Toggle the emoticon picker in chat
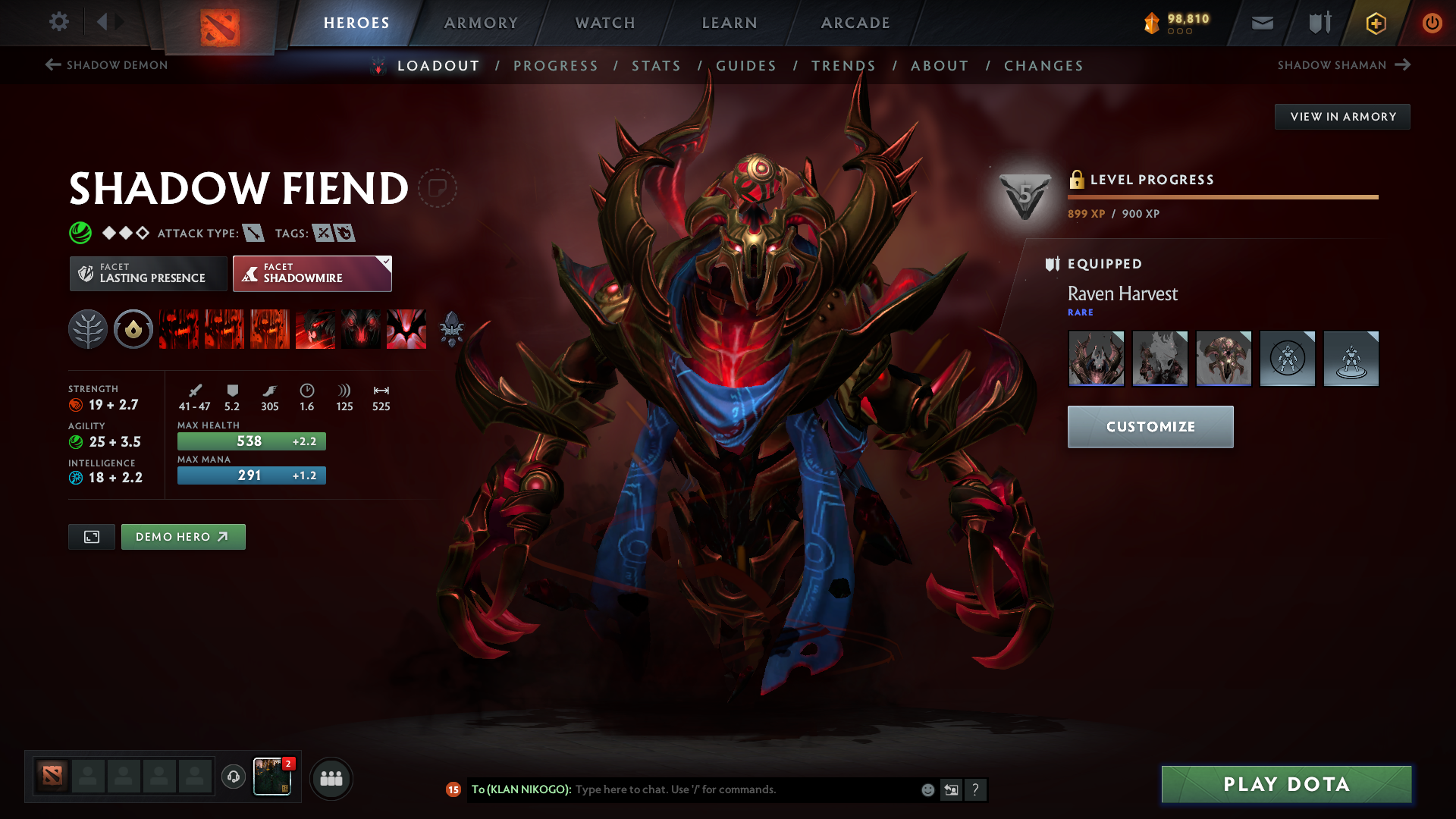The height and width of the screenshot is (819, 1456). [927, 789]
